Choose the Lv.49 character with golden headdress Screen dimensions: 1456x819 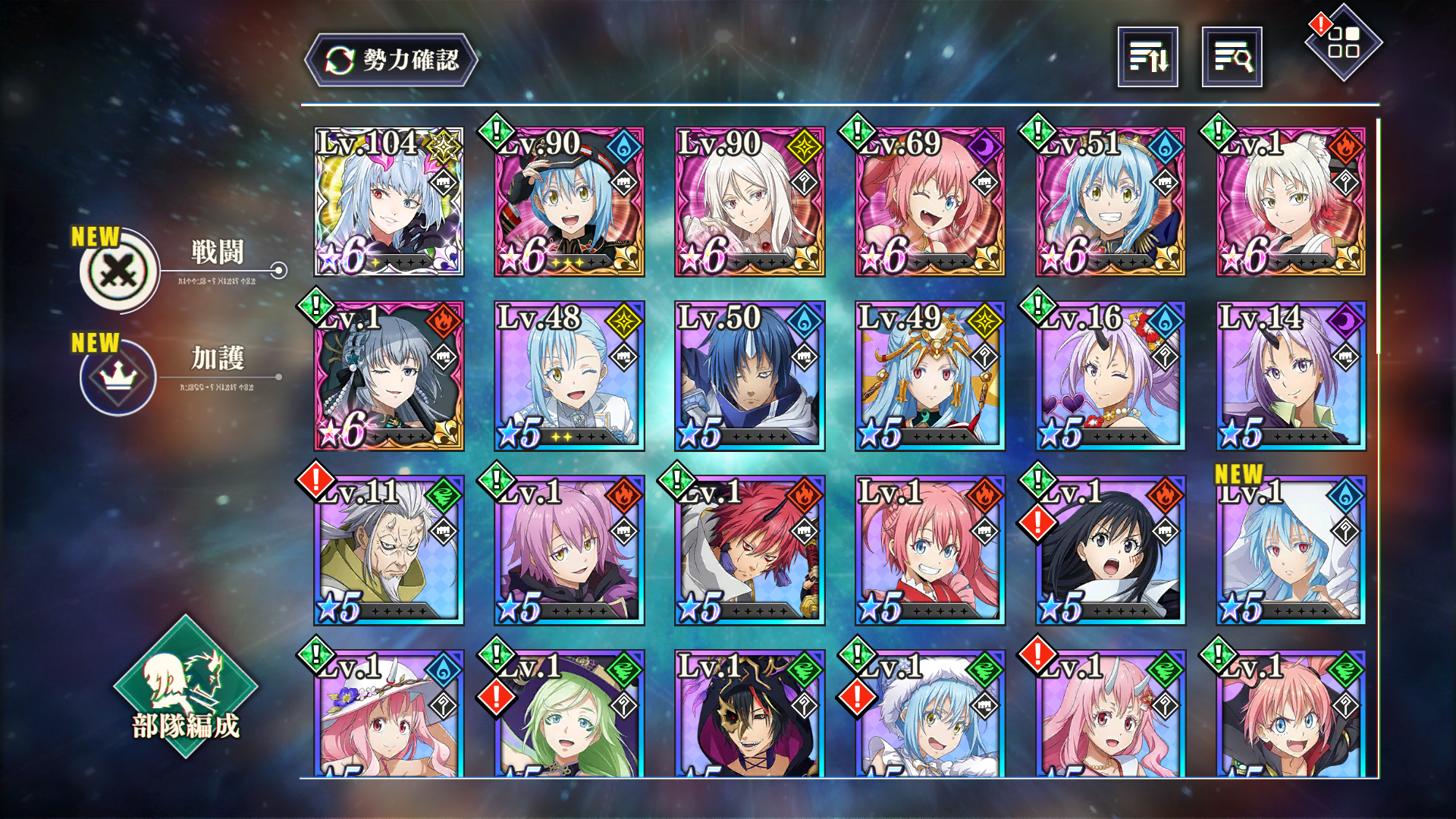tap(930, 376)
